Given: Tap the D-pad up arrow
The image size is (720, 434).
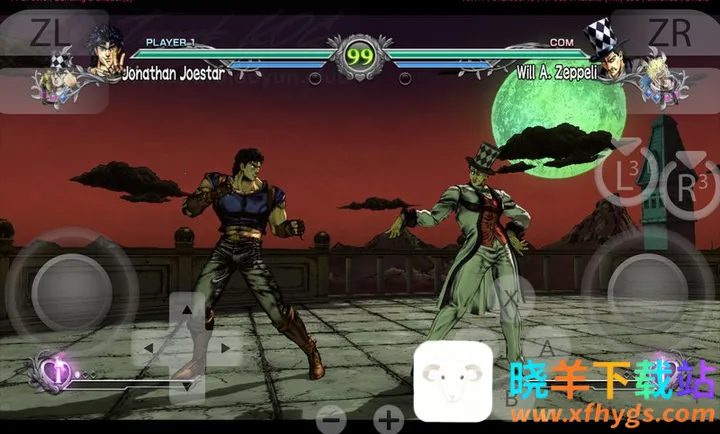Looking at the screenshot, I should point(188,311).
